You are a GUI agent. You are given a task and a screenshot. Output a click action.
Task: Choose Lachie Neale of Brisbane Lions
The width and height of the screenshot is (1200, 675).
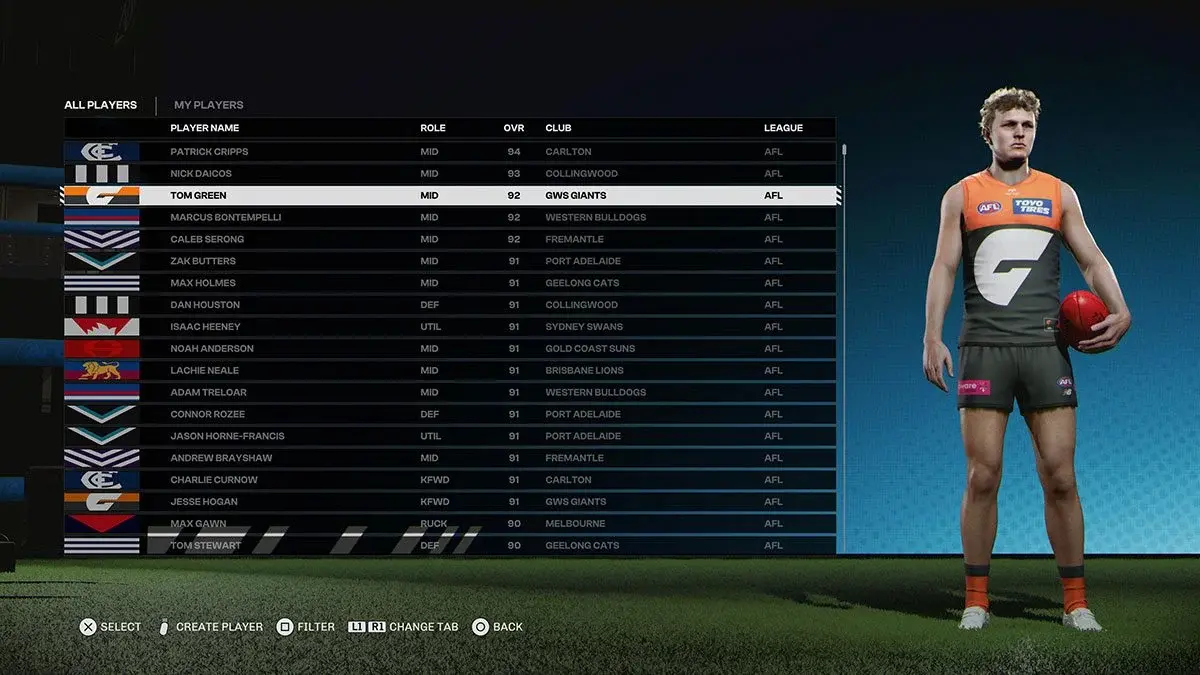[204, 371]
